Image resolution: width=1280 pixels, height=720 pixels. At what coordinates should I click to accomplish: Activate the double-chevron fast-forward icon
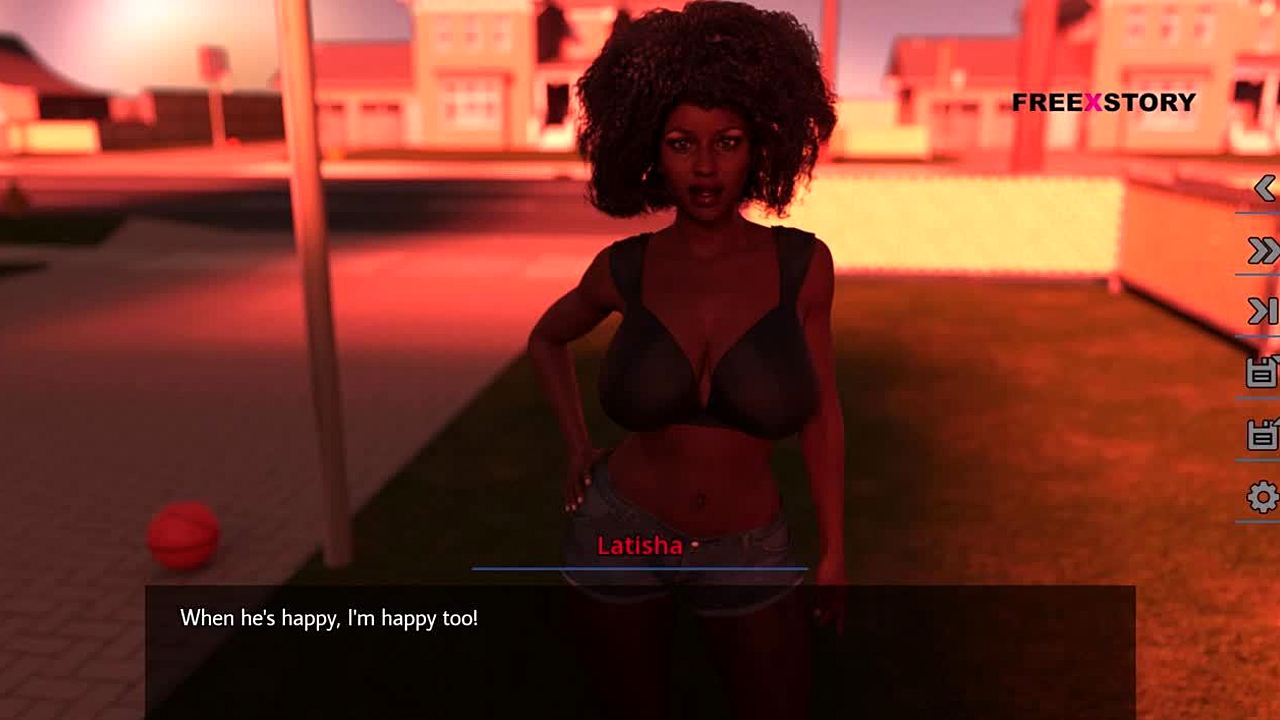click(x=1263, y=251)
